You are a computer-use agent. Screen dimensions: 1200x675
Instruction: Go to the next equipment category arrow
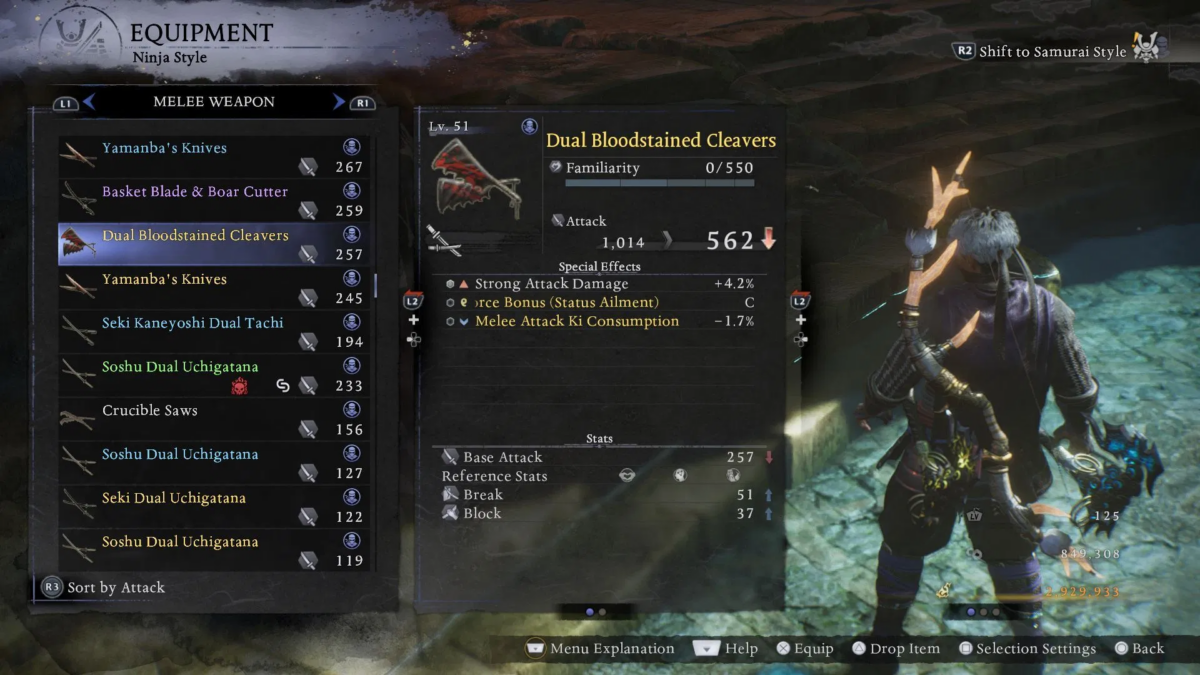[339, 102]
